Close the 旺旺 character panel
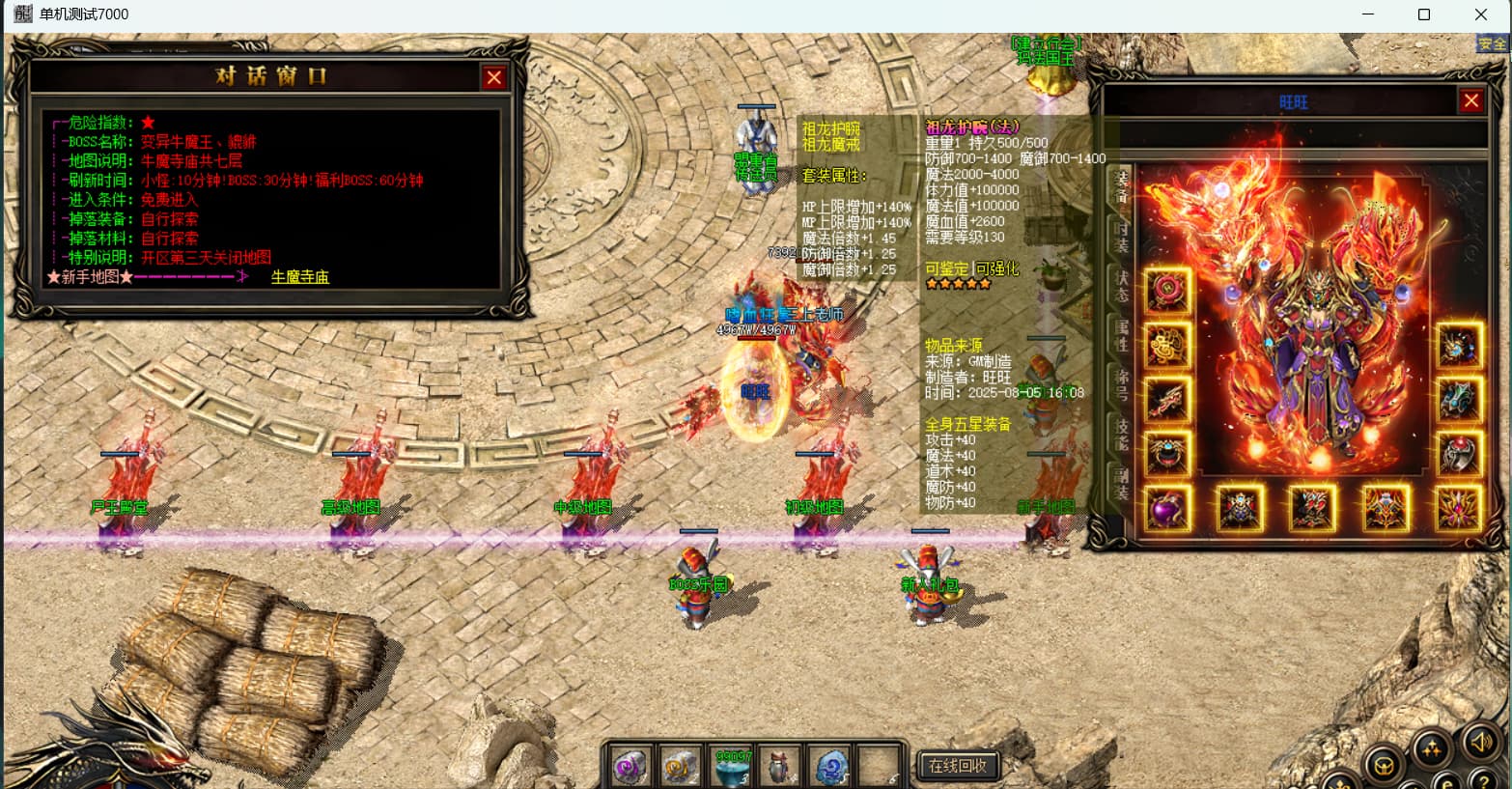Image resolution: width=1512 pixels, height=789 pixels. click(1470, 100)
